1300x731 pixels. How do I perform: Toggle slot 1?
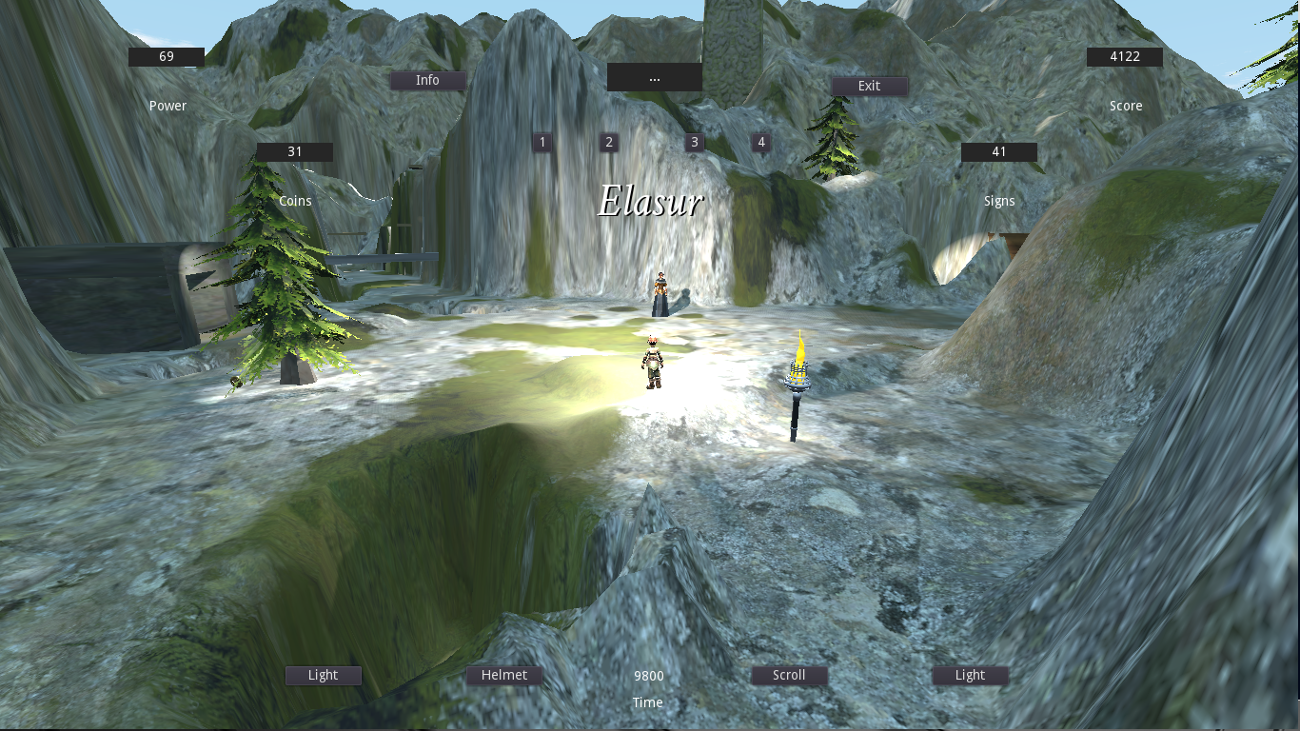(x=542, y=142)
